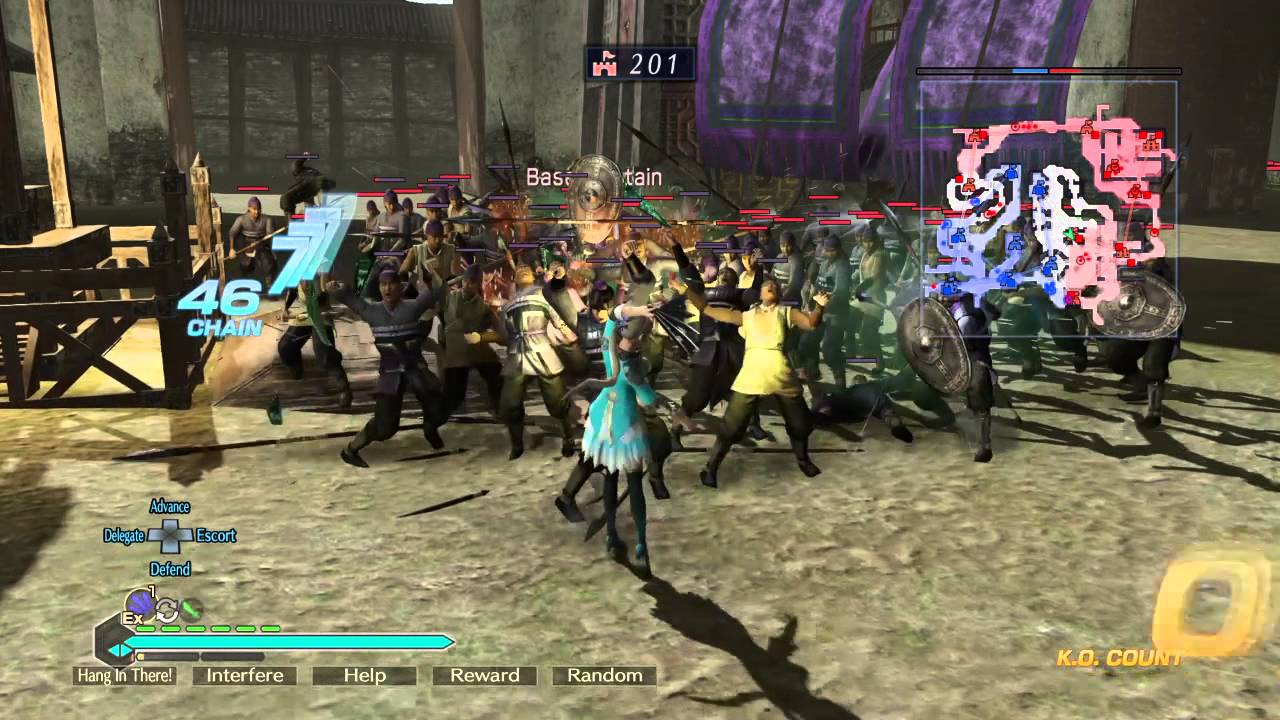
Task: Click the weapon switch arrows icon
Action: tap(166, 609)
